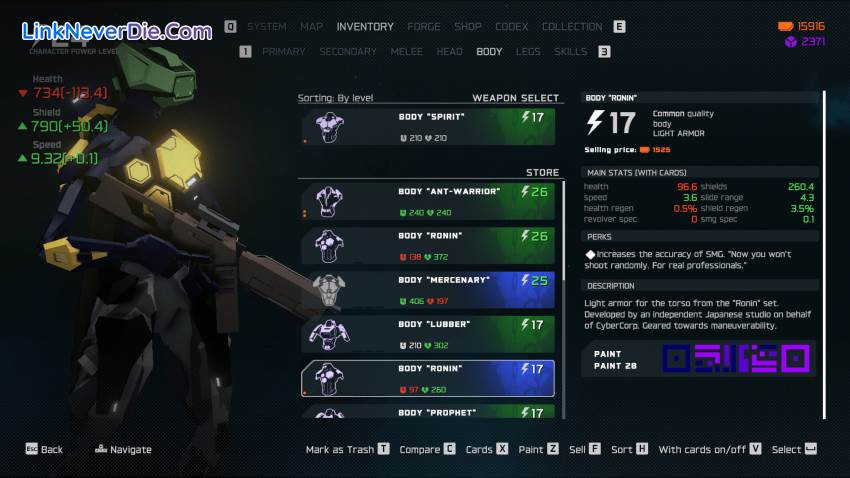Viewport: 850px width, 478px height.
Task: Switch to the Legs category
Action: (x=528, y=52)
